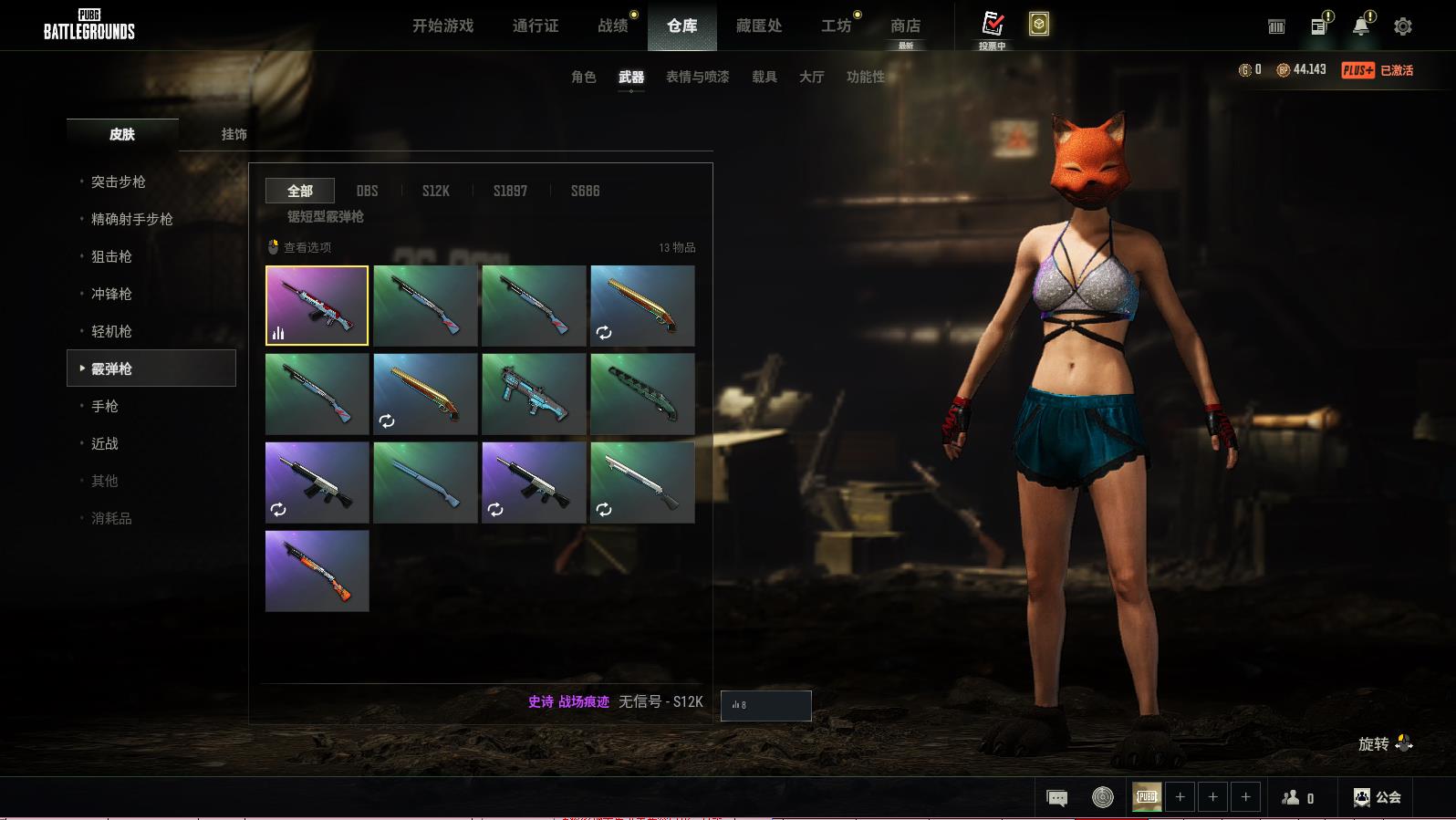Switch to the 载具 tab

tap(764, 77)
